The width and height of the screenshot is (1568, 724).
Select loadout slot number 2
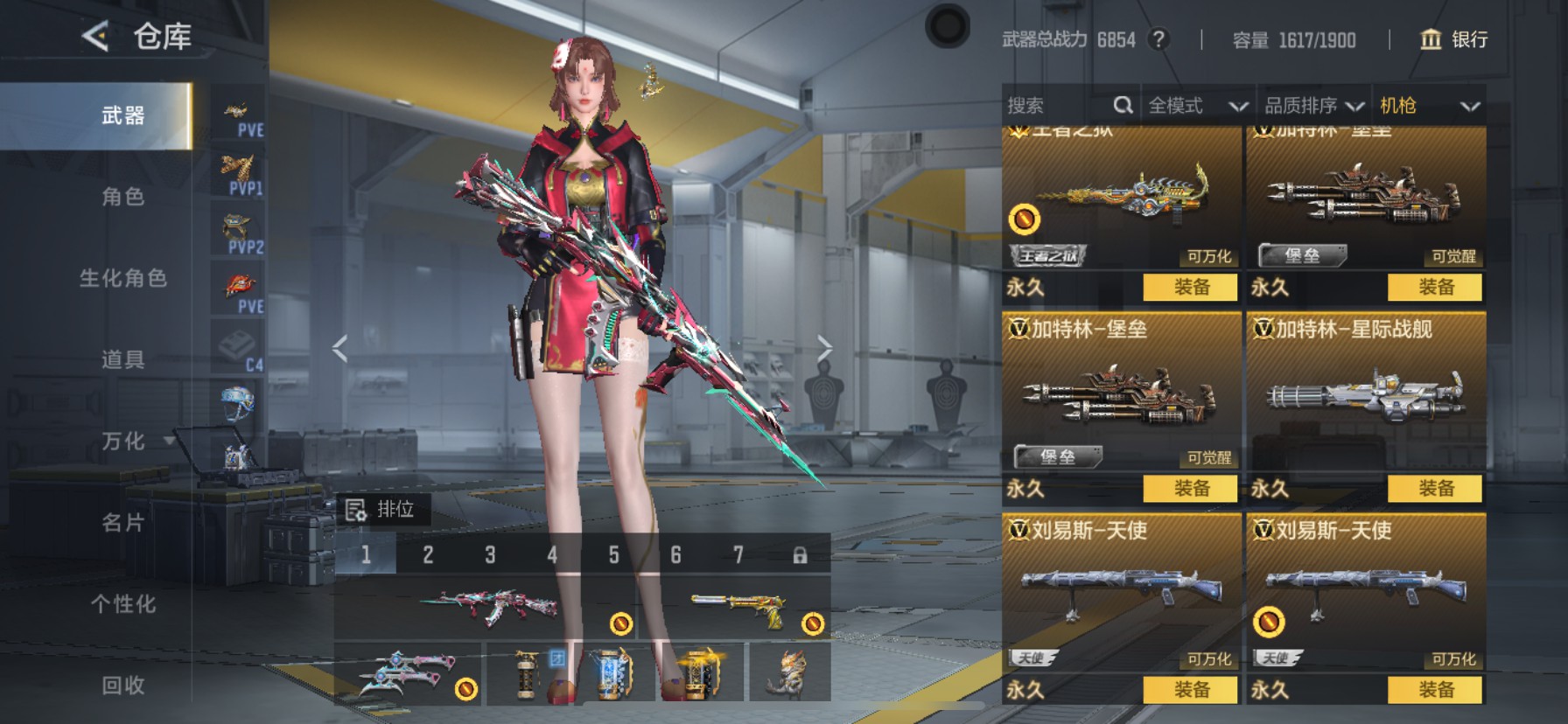click(428, 554)
